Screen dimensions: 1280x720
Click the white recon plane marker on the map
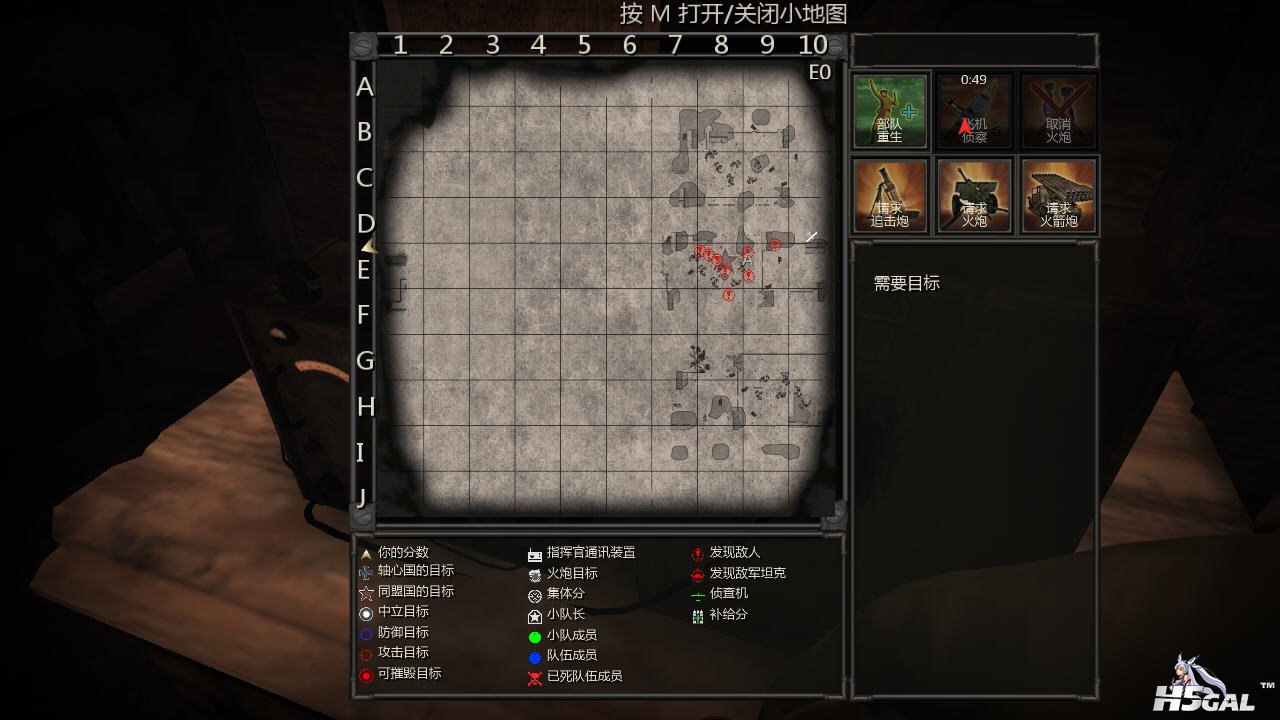point(812,237)
